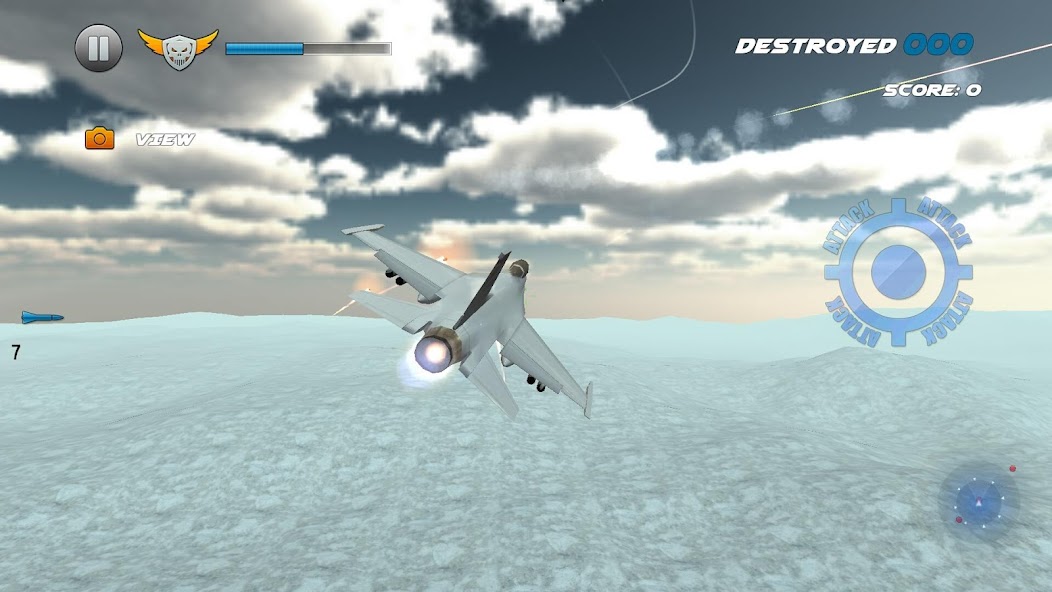Fire weapons with the circular Attack button
The width and height of the screenshot is (1052, 592).
(x=898, y=272)
